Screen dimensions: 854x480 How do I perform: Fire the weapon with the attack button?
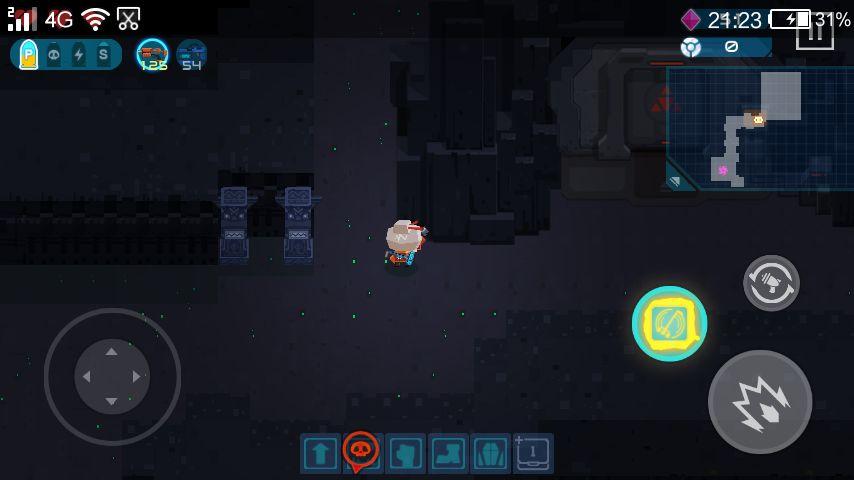759,401
